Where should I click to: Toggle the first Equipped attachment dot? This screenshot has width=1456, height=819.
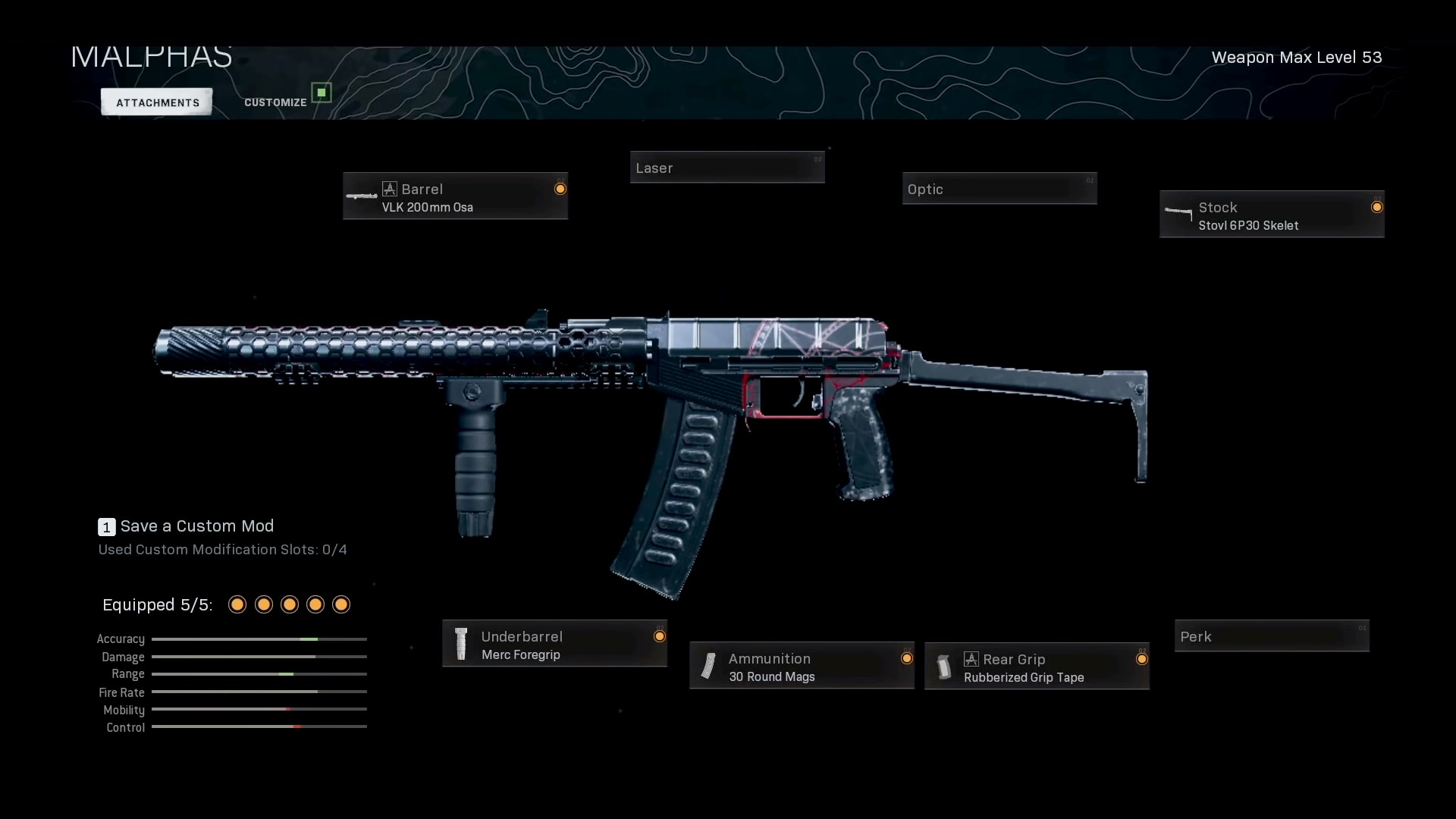[236, 604]
